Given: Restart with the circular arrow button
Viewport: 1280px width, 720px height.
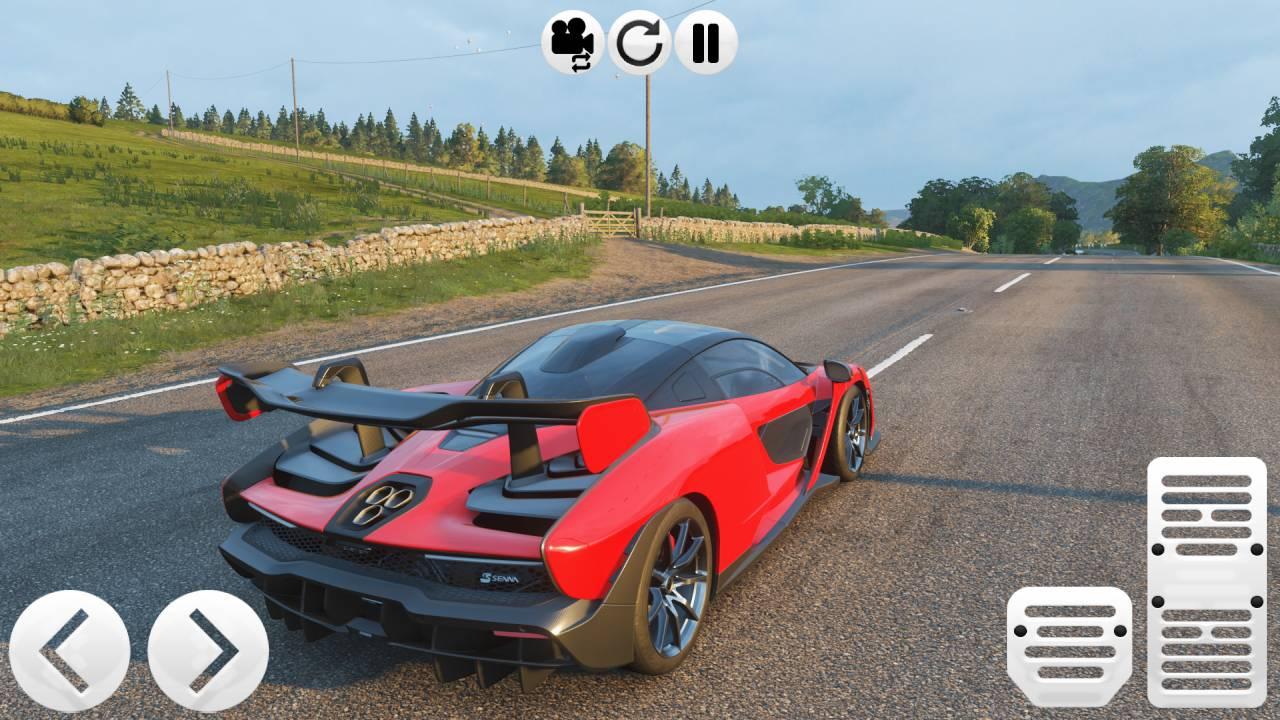Looking at the screenshot, I should click(640, 42).
